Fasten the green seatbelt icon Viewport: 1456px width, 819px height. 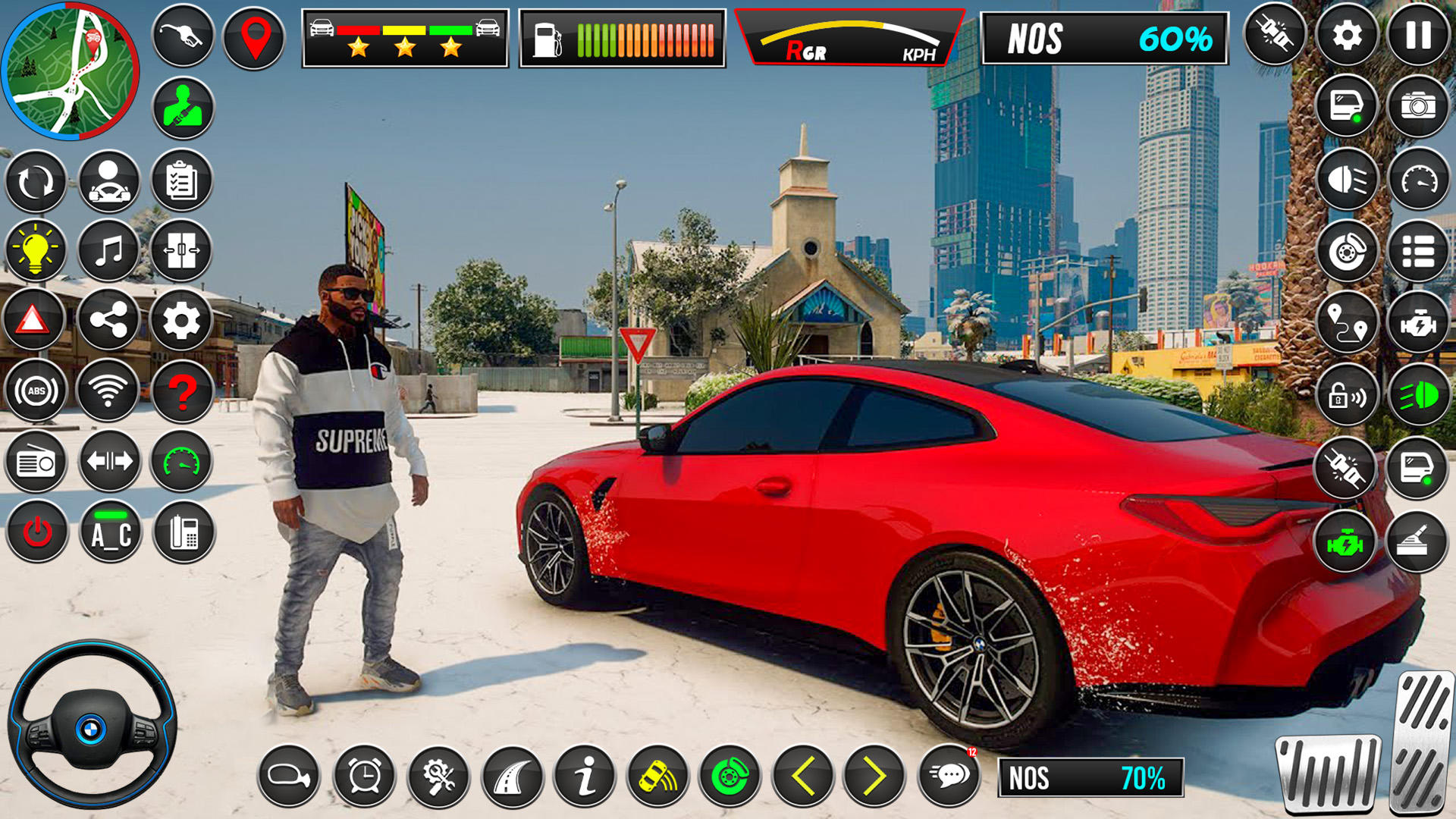tap(183, 108)
